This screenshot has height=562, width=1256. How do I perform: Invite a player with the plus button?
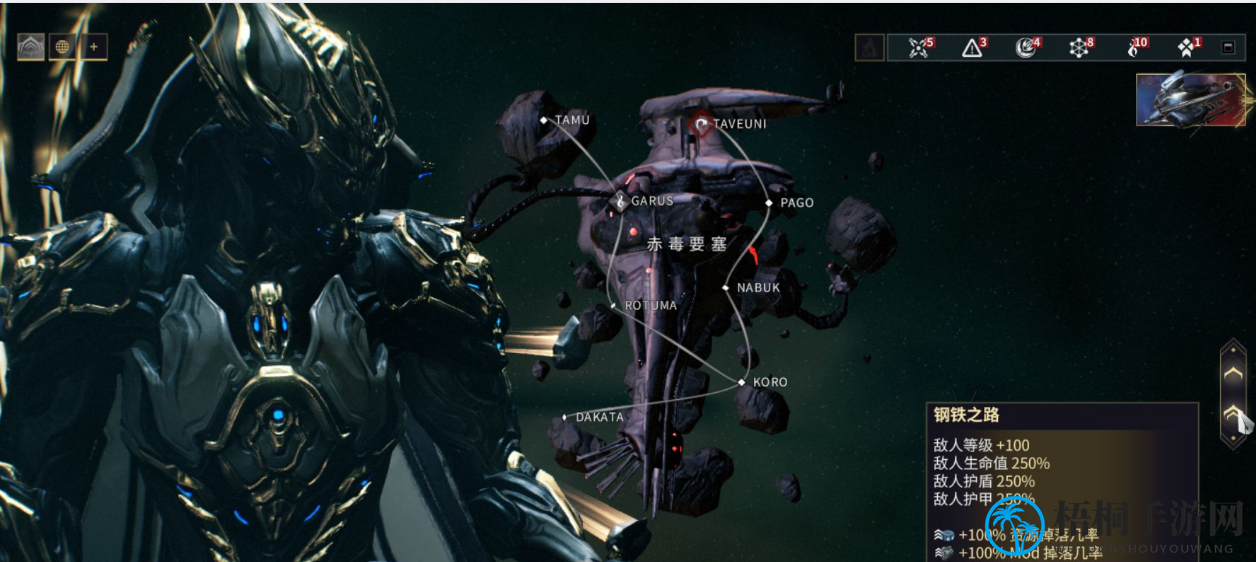click(94, 47)
